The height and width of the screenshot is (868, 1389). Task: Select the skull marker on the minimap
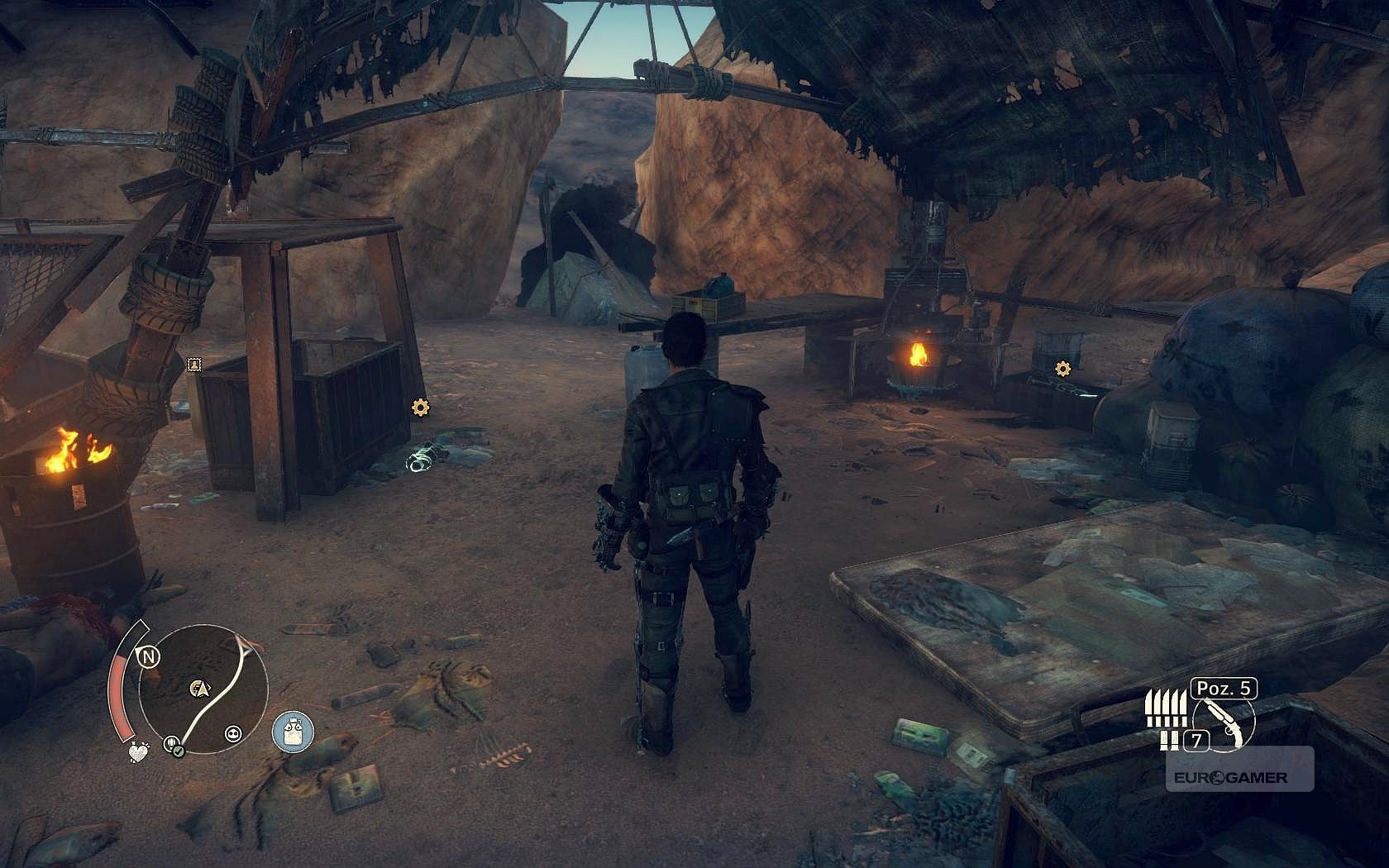pos(232,732)
